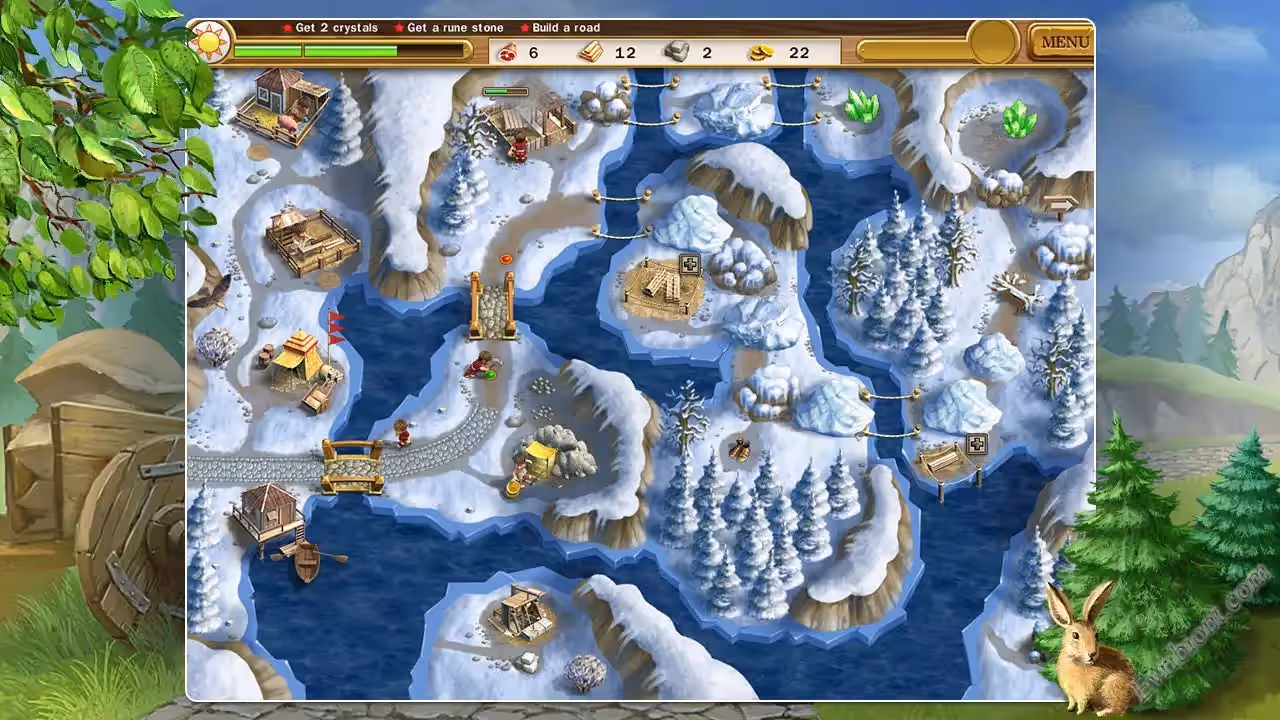
Task: Activate the round golden bonus button
Action: coord(993,42)
